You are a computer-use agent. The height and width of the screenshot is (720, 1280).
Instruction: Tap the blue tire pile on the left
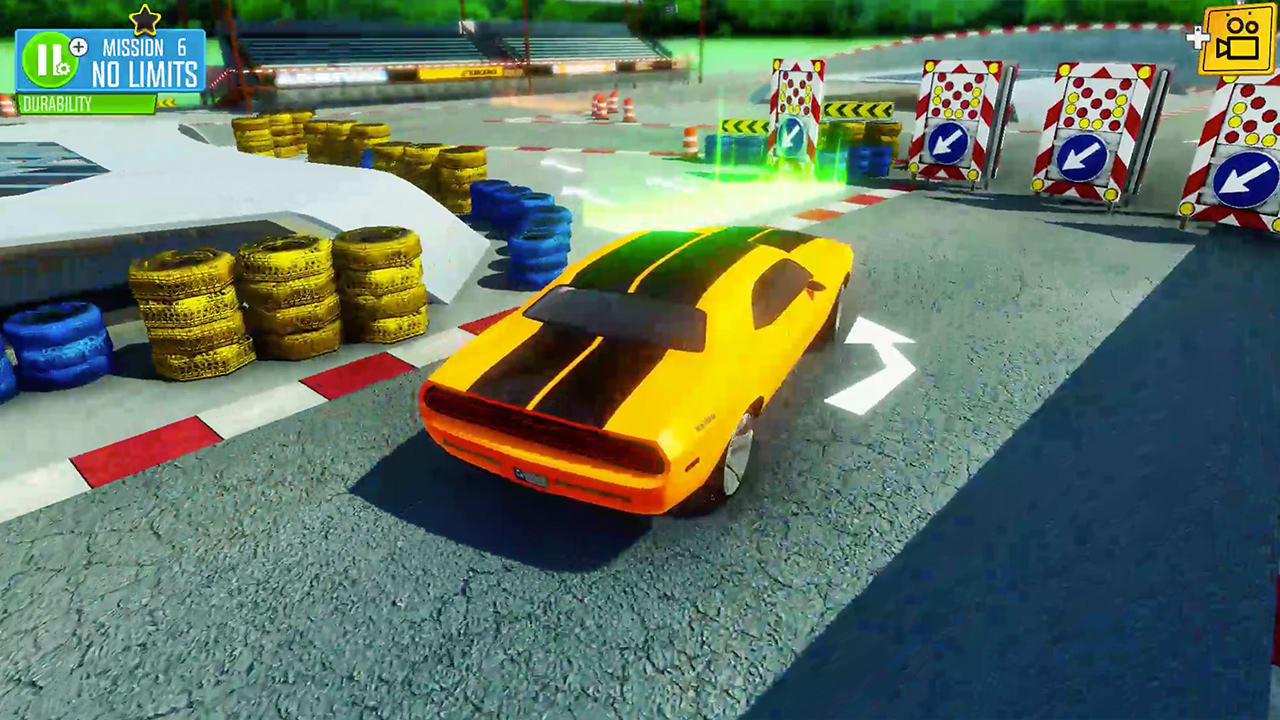pyautogui.click(x=55, y=345)
